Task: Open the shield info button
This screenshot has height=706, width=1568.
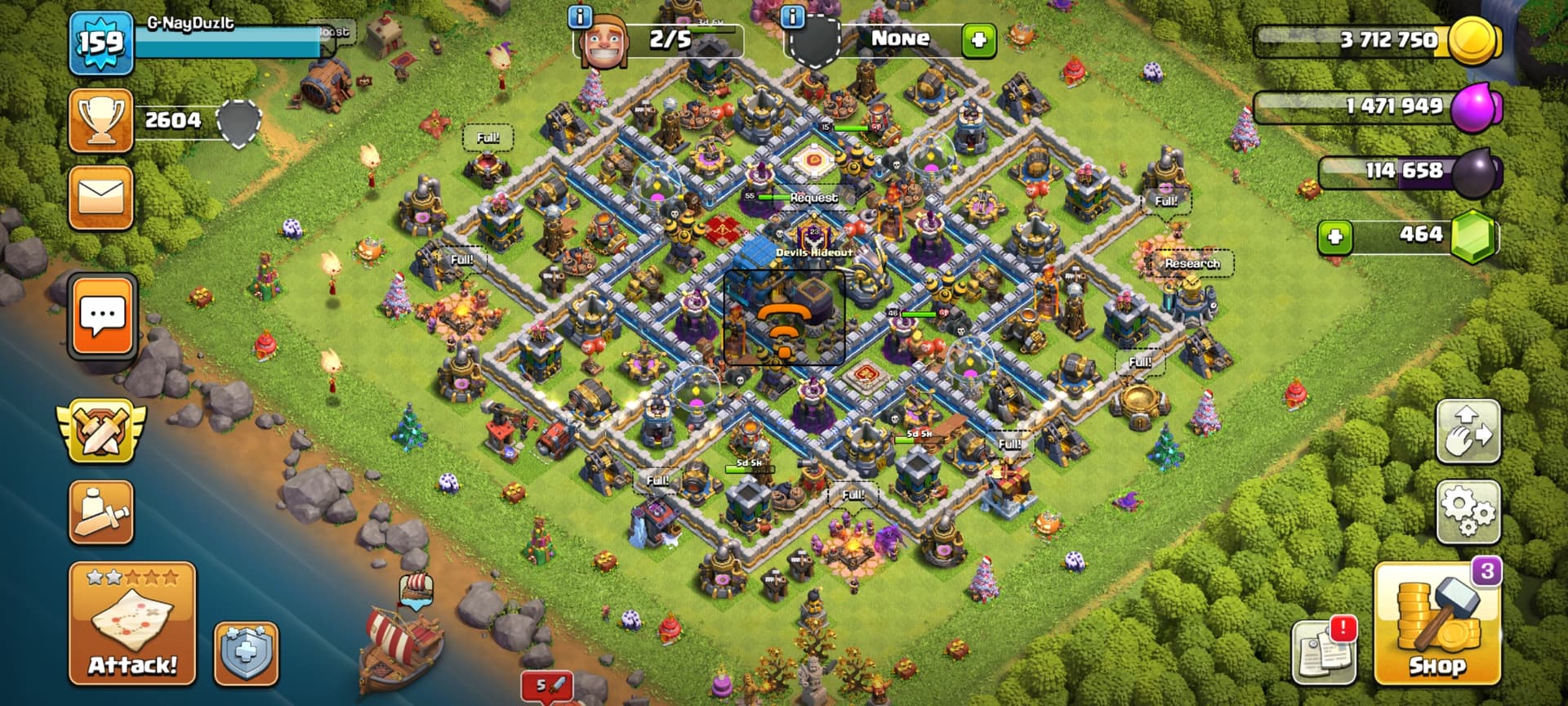Action: tap(246, 653)
